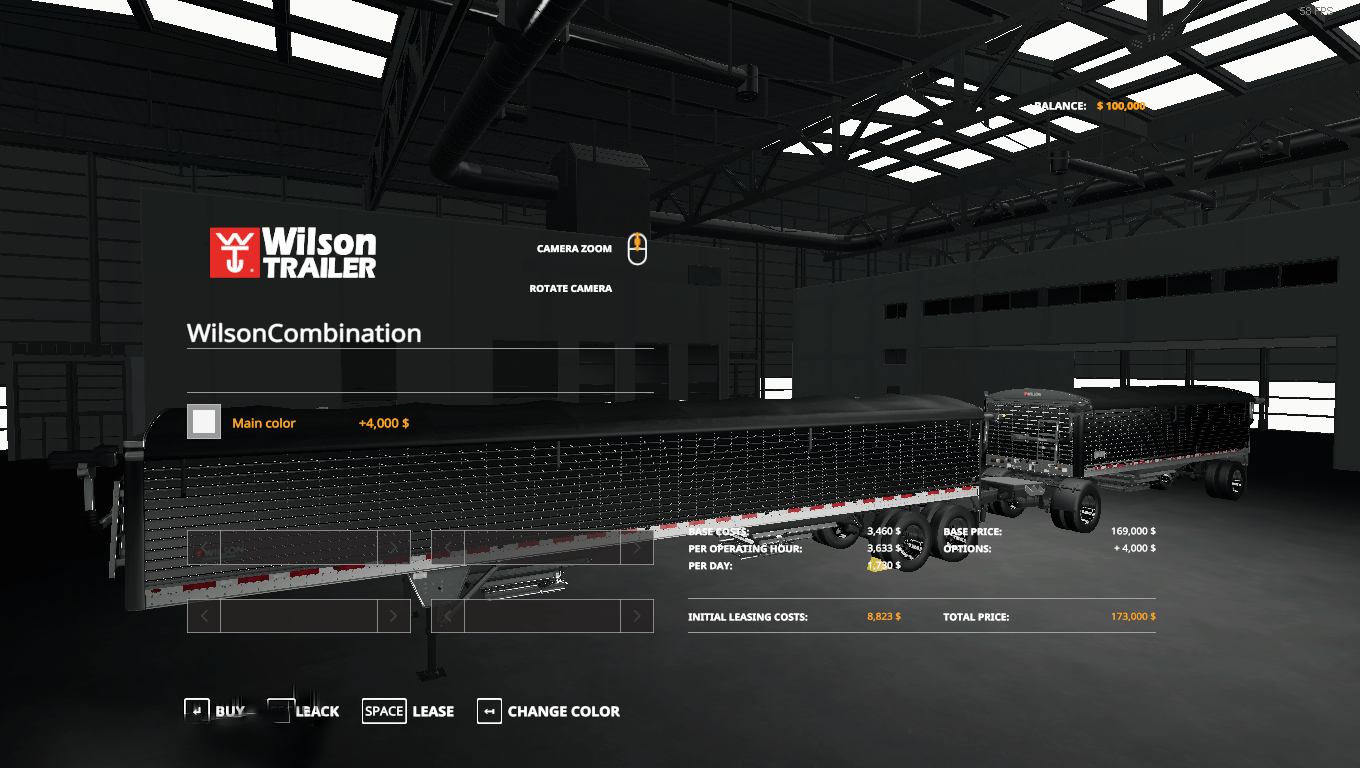Screen dimensions: 1360x768
Task: Choose the Lease option
Action: (408, 711)
